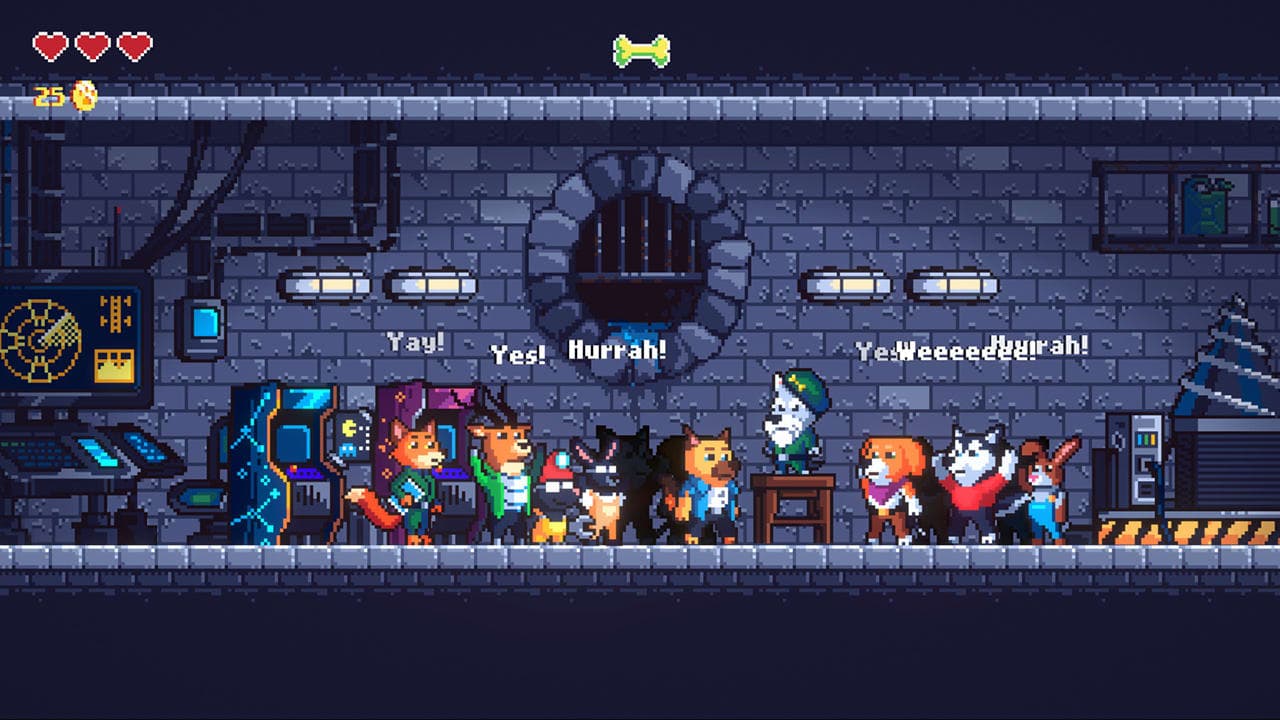Viewport: 1280px width, 720px height.
Task: Click the Pac-Man display on the arcade cabinet
Action: [x=350, y=428]
